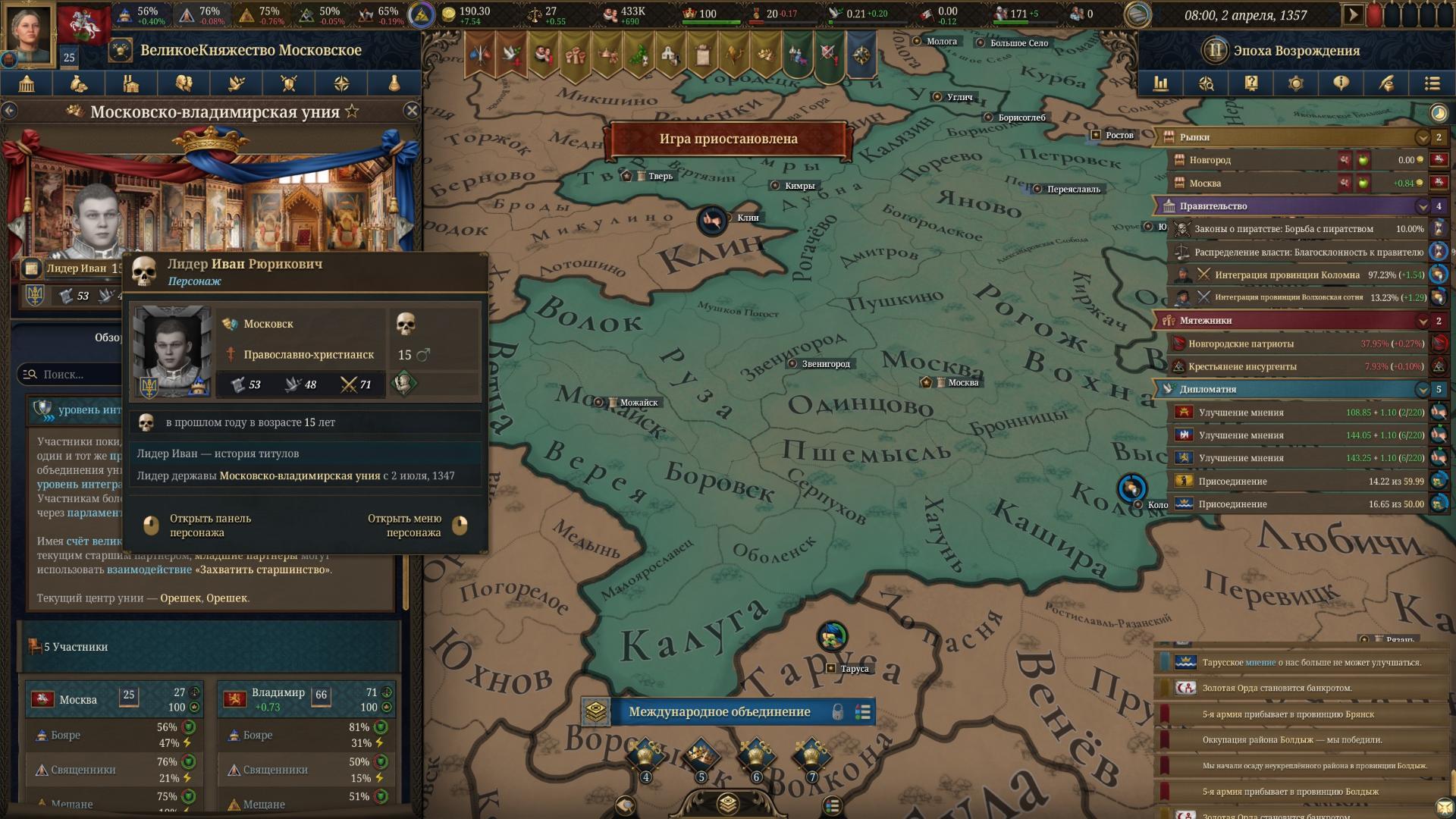Close the Московско-владимирская уния panel
The height and width of the screenshot is (819, 1456).
412,111
